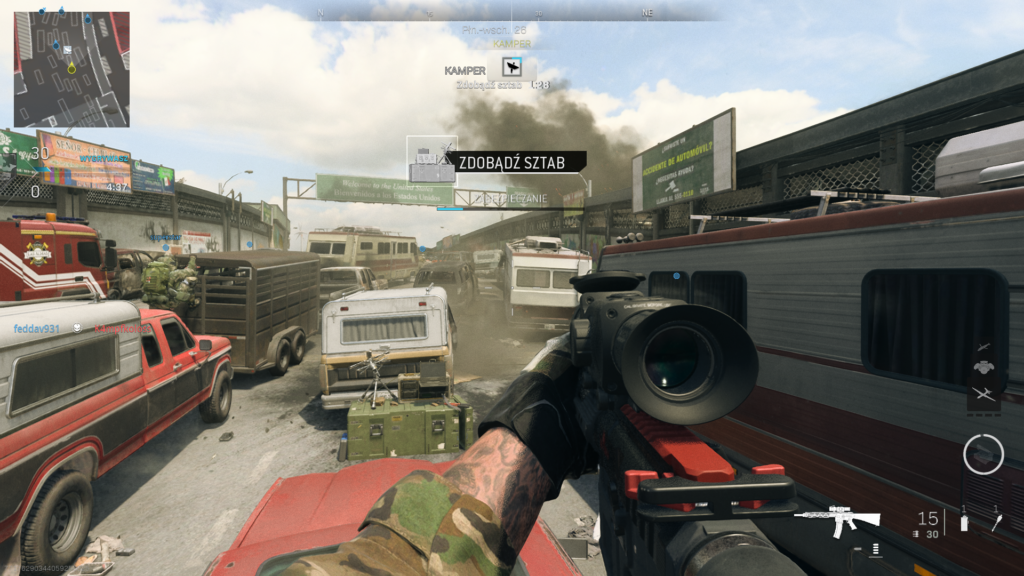Select the yellow player arrow on minimap
Viewport: 1024px width, 576px height.
pos(72,68)
